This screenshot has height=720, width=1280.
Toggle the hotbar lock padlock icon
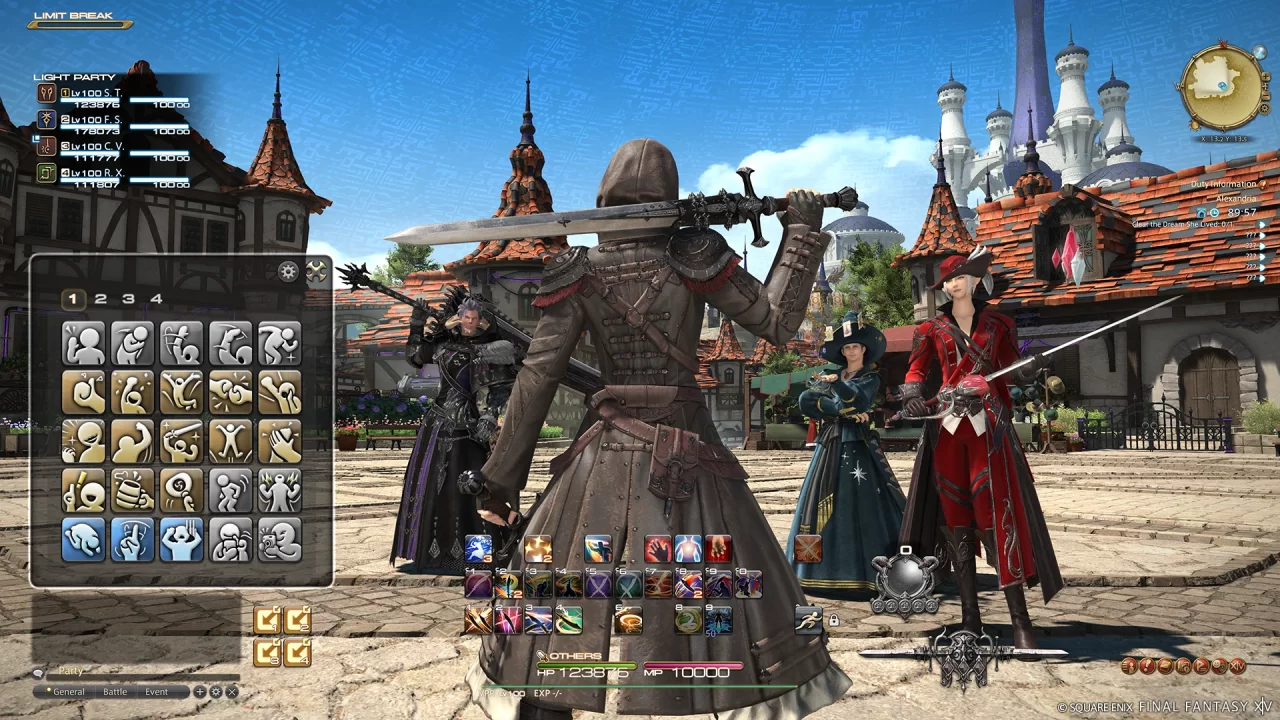coord(835,619)
